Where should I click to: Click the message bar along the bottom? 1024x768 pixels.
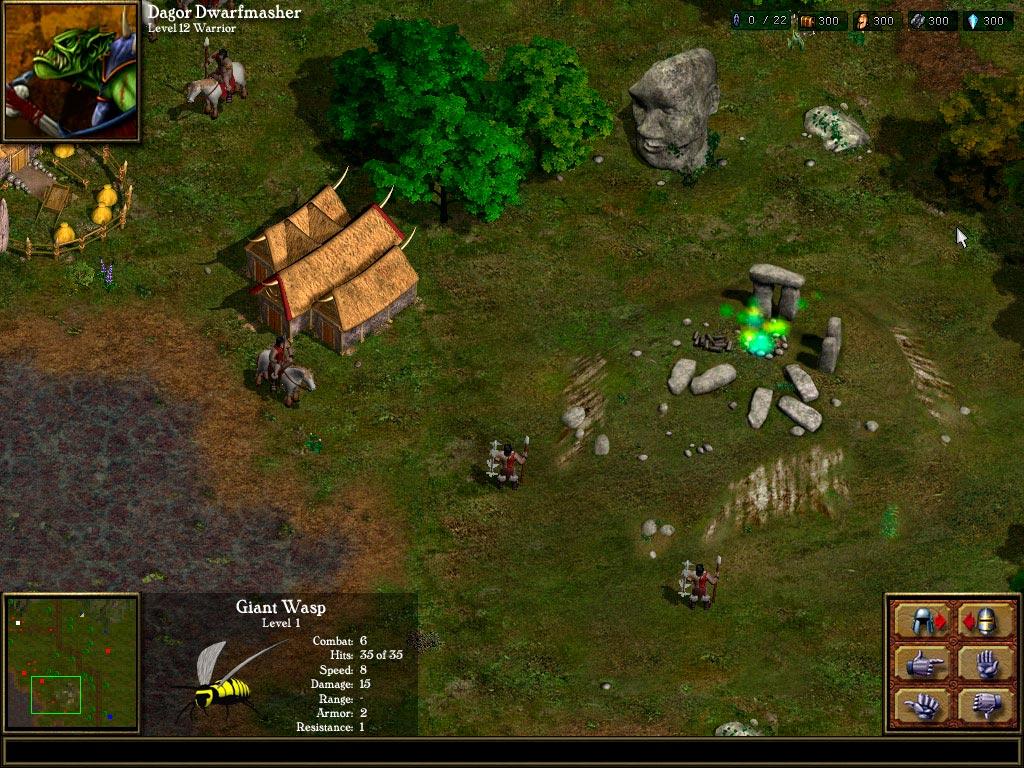(510, 752)
